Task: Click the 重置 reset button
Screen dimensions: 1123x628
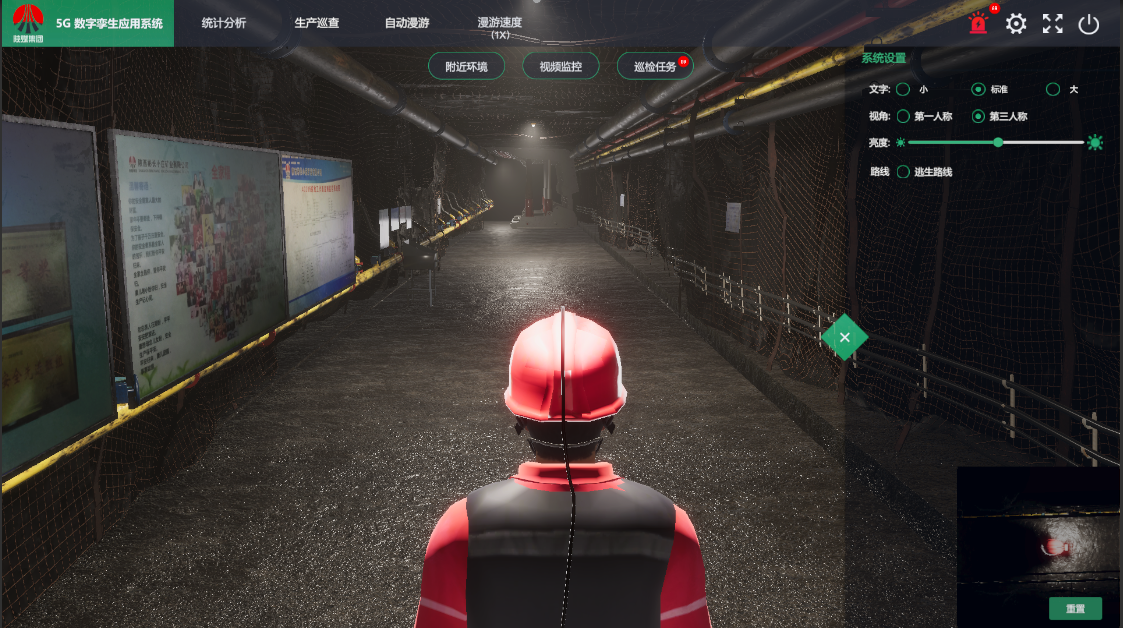Action: pos(1075,608)
